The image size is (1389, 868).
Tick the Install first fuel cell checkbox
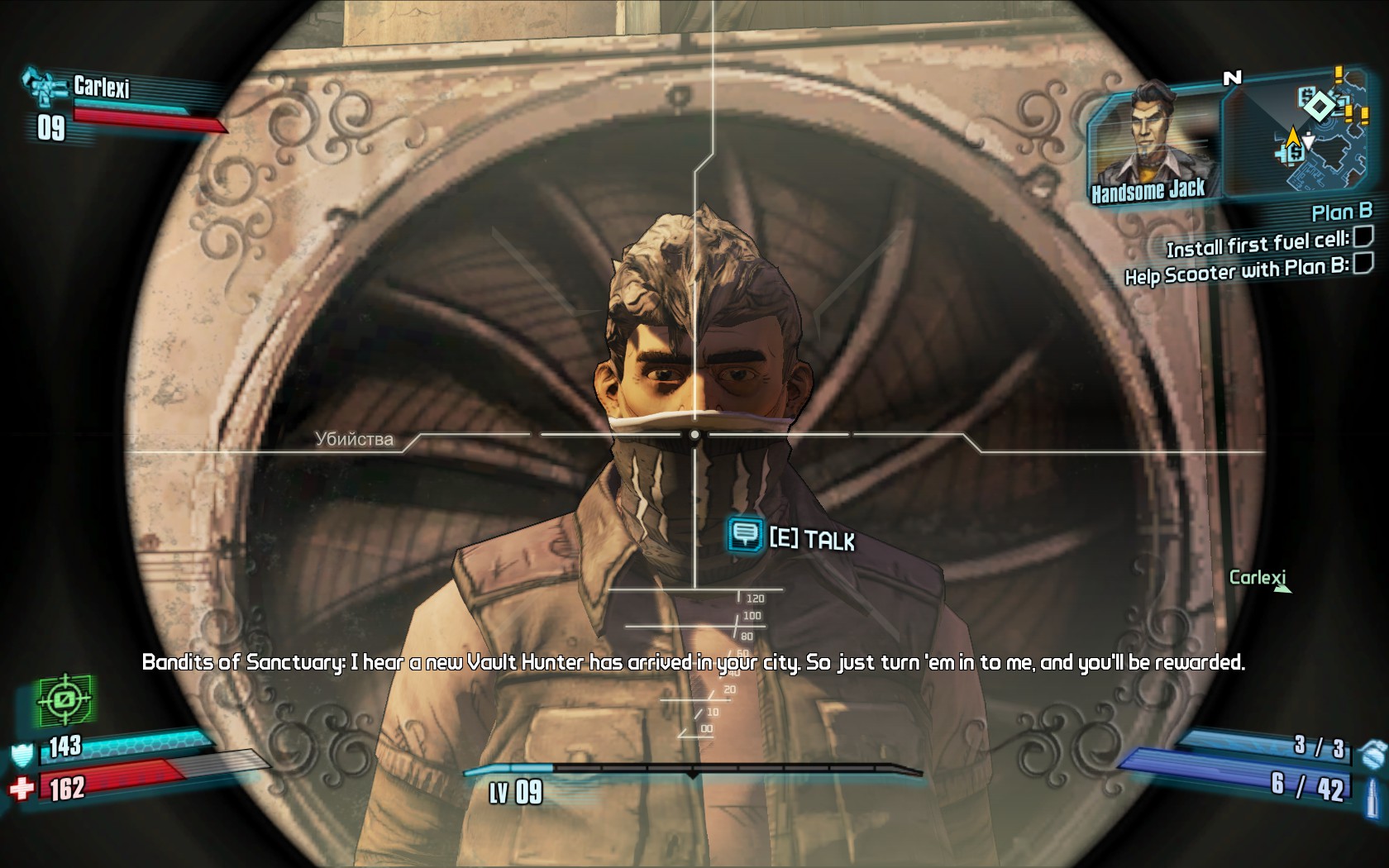tap(1363, 238)
